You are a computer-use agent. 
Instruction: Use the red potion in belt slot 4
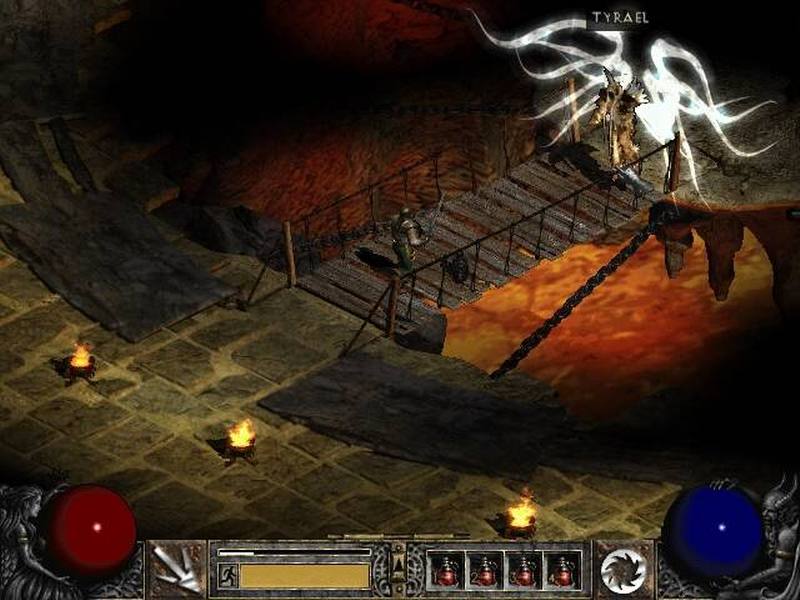[x=562, y=571]
